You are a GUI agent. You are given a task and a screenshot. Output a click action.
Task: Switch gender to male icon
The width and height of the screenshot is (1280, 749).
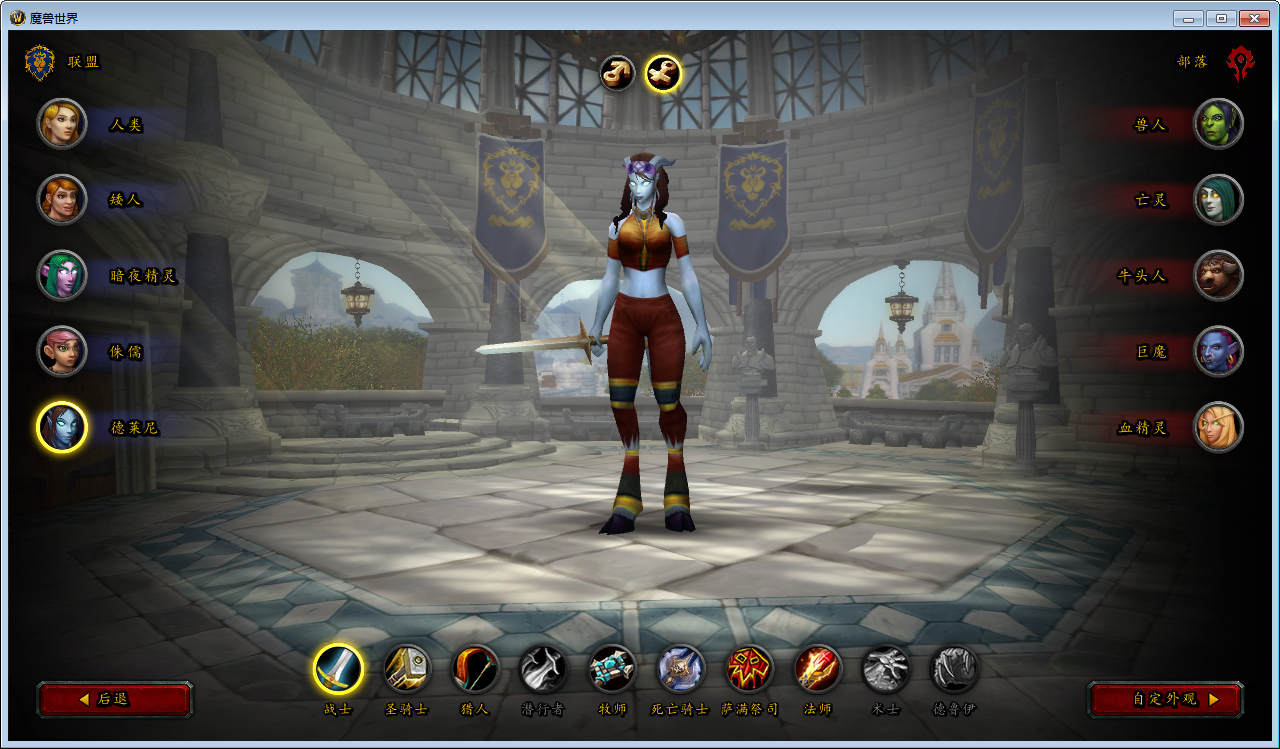[617, 72]
